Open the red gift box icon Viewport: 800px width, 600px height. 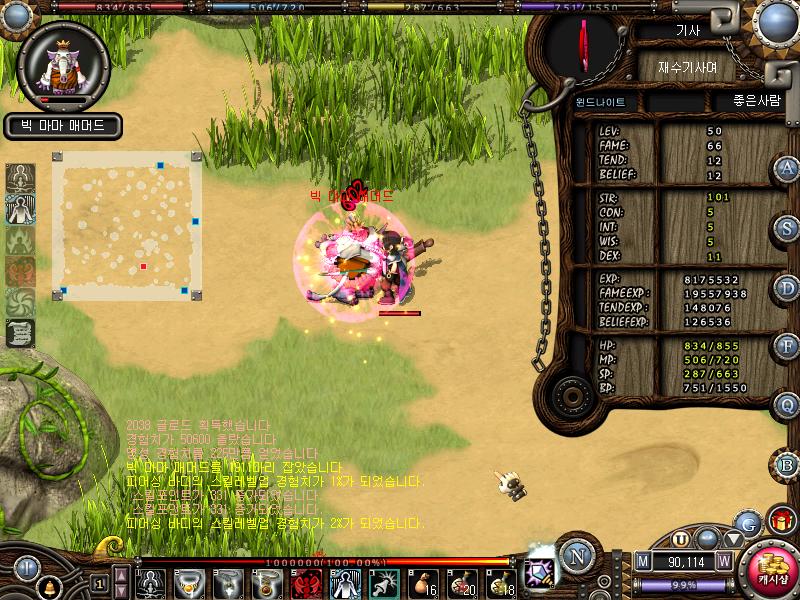click(x=780, y=520)
